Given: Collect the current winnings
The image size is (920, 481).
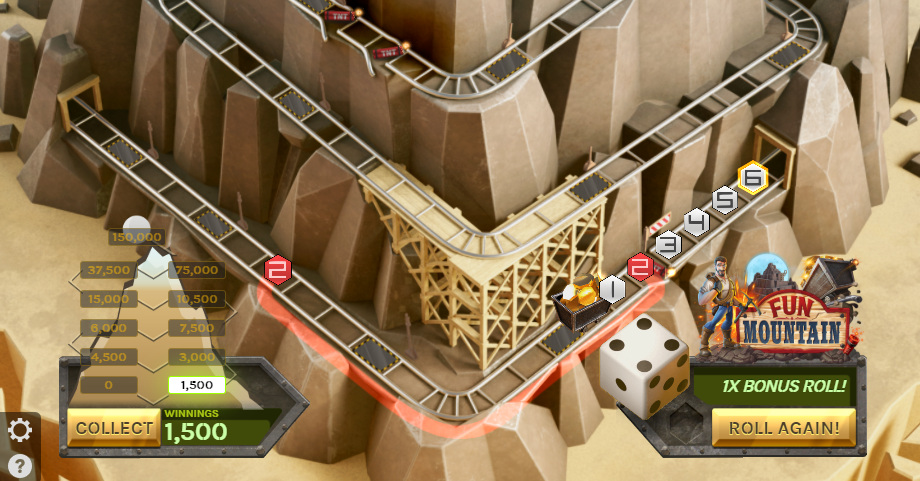Looking at the screenshot, I should click(113, 428).
